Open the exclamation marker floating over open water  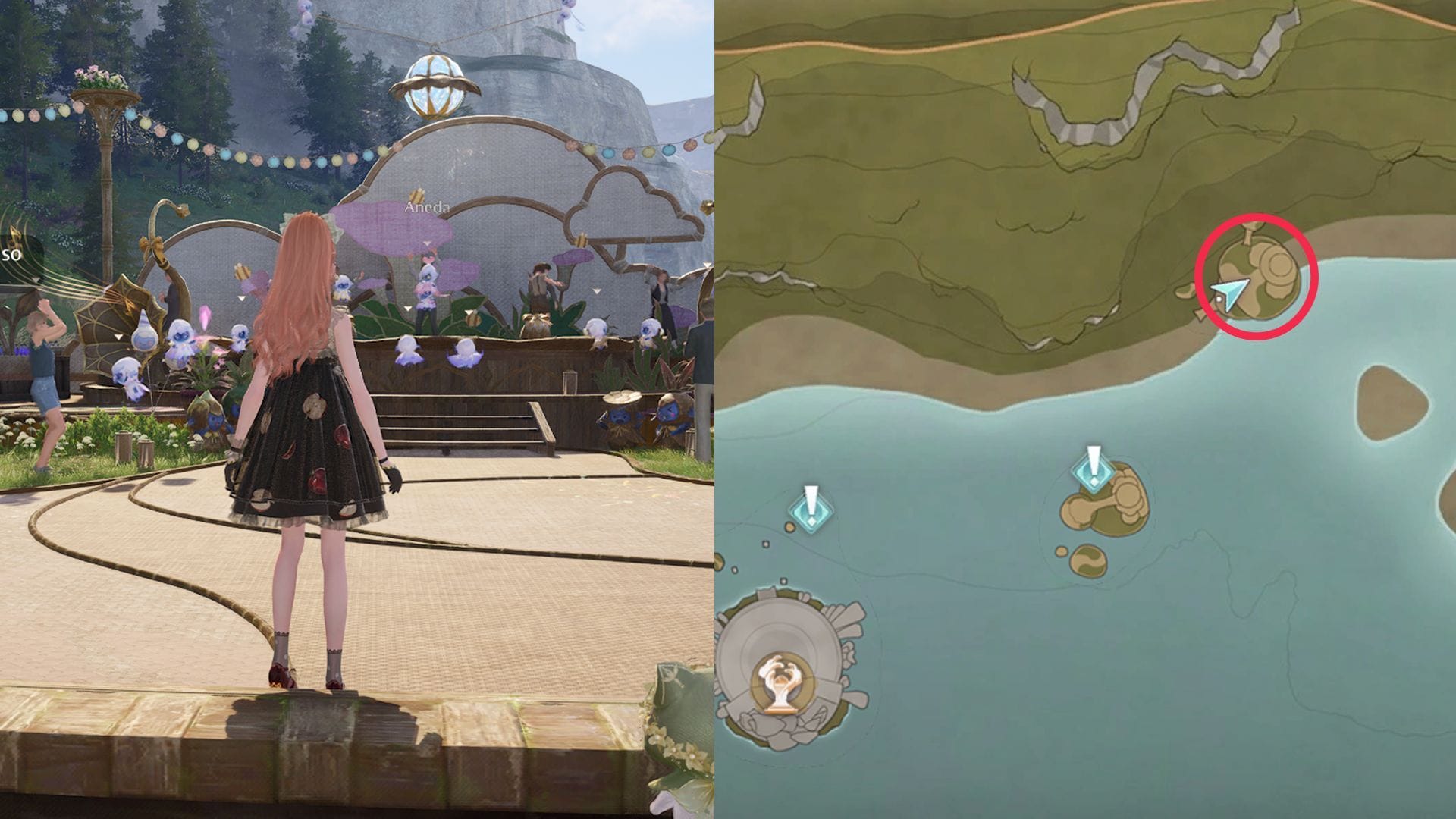(x=811, y=509)
